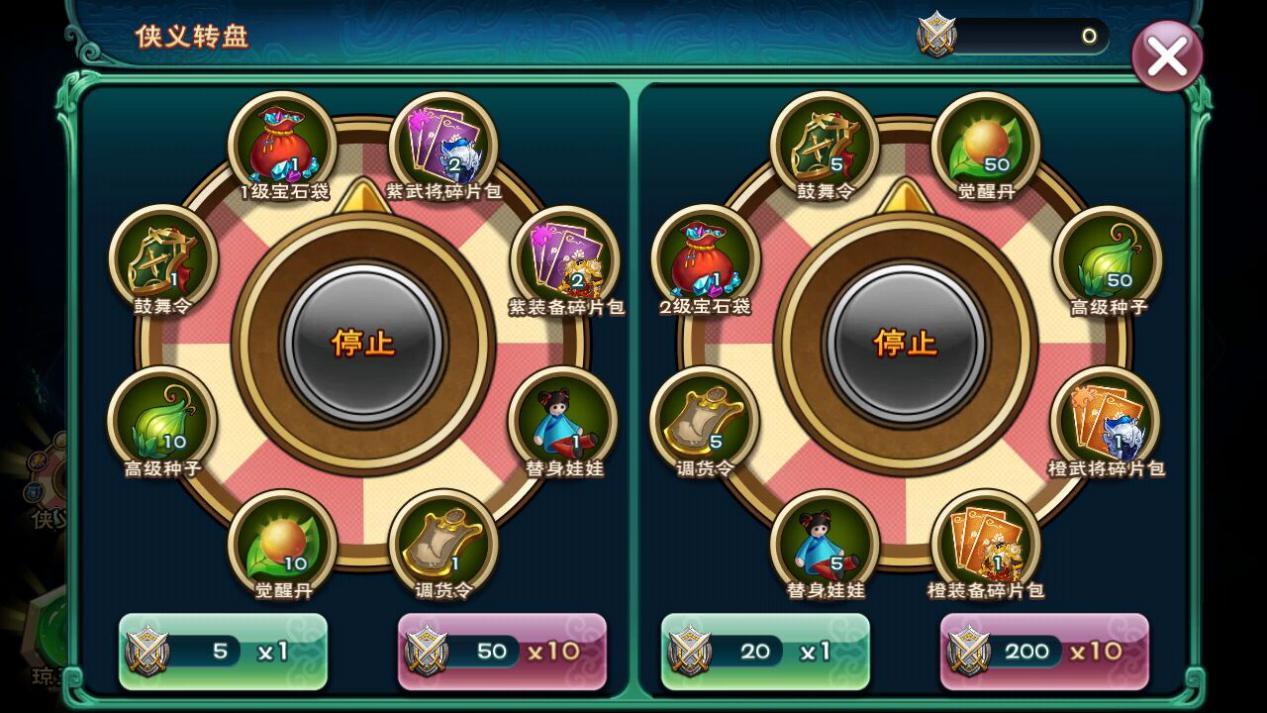This screenshot has height=713, width=1267.
Task: Close the 侠义转盘 window
Action: [1166, 56]
